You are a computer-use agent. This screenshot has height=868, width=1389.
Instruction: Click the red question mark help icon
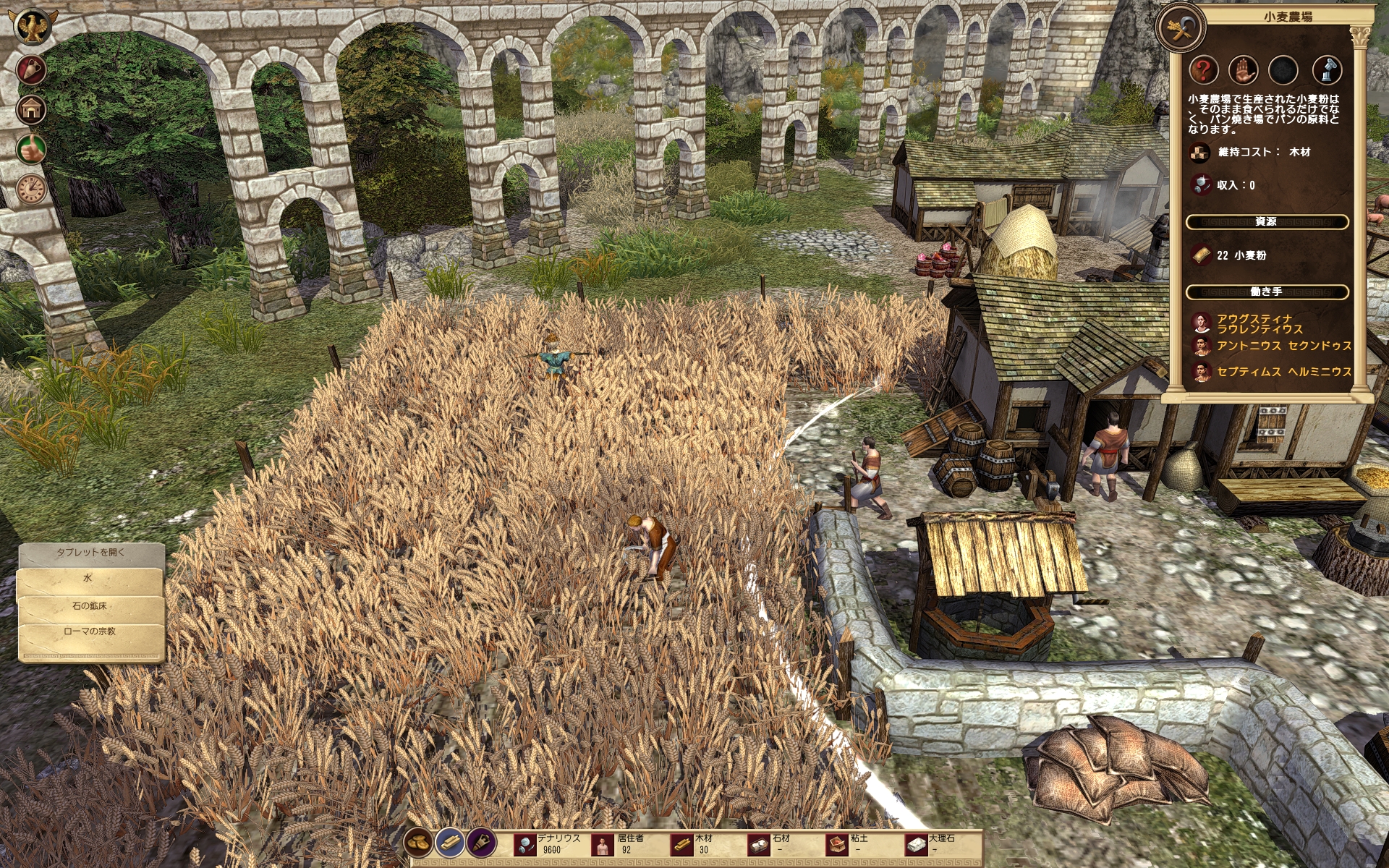point(1203,70)
